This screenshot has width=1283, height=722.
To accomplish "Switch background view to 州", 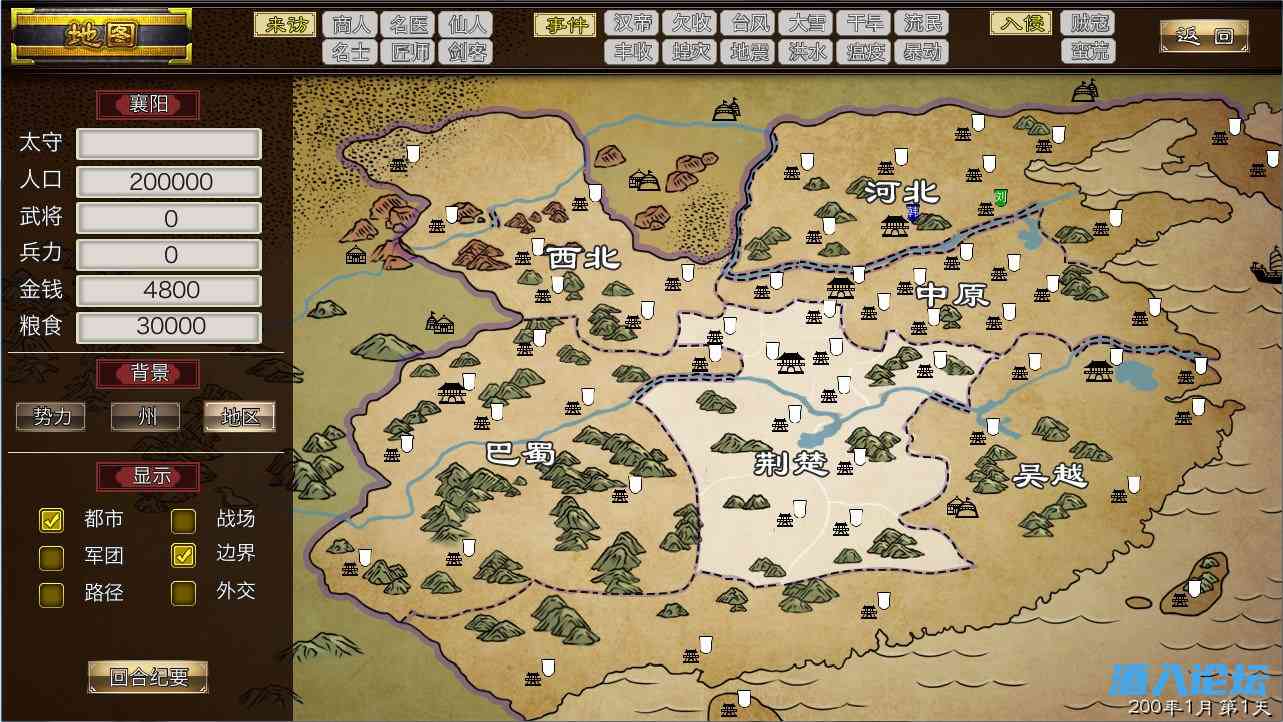I will pos(144,417).
